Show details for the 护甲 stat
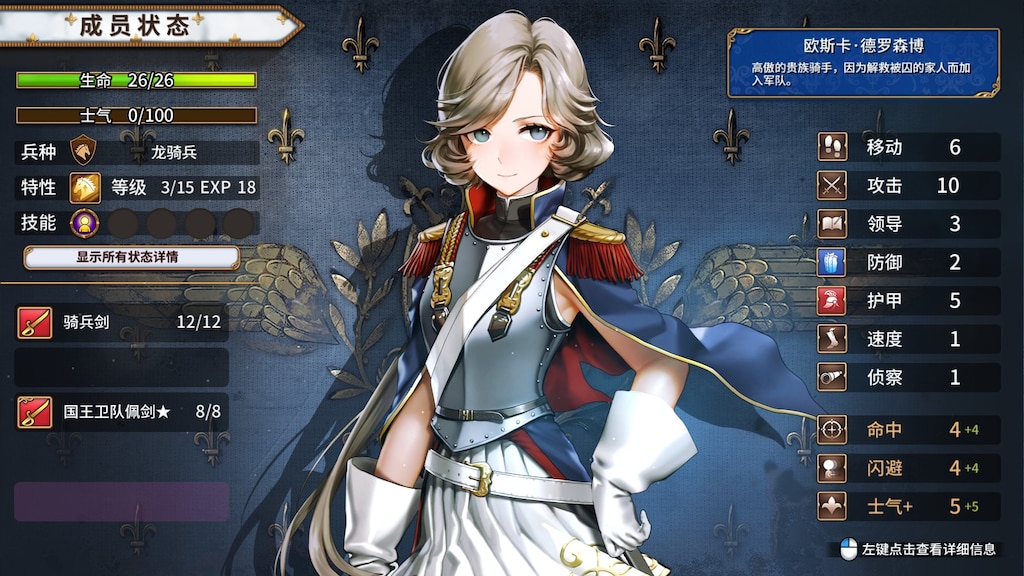The image size is (1024, 576). pyautogui.click(x=908, y=300)
